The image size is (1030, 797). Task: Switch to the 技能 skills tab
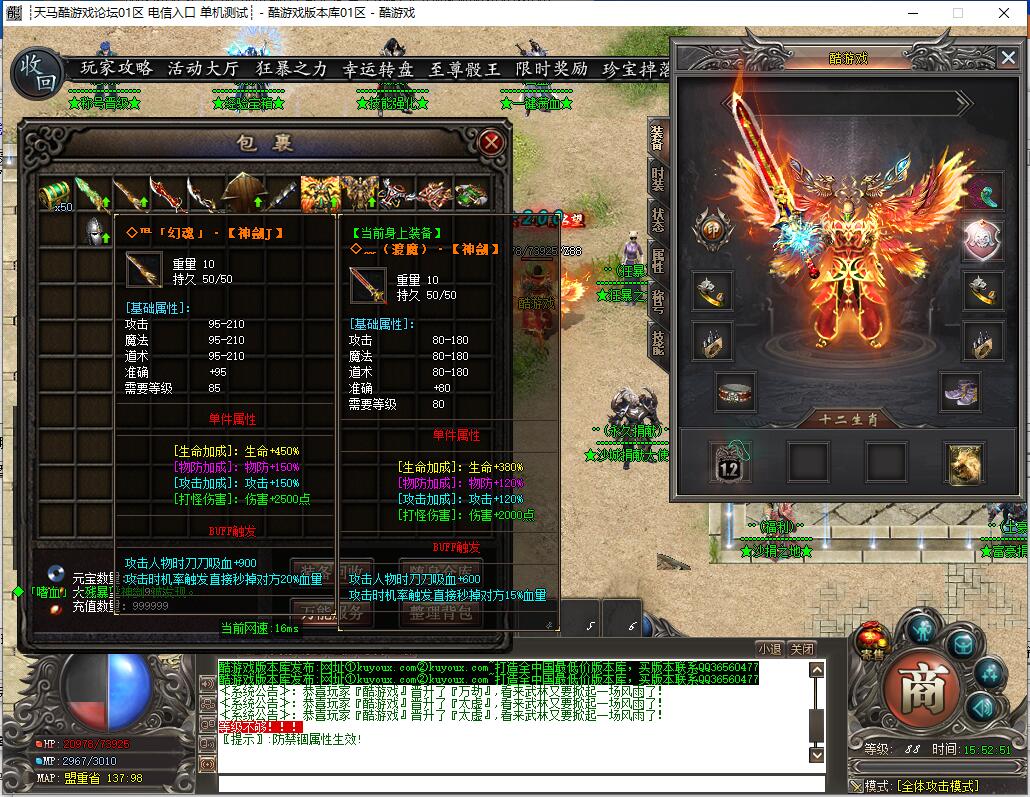click(657, 342)
